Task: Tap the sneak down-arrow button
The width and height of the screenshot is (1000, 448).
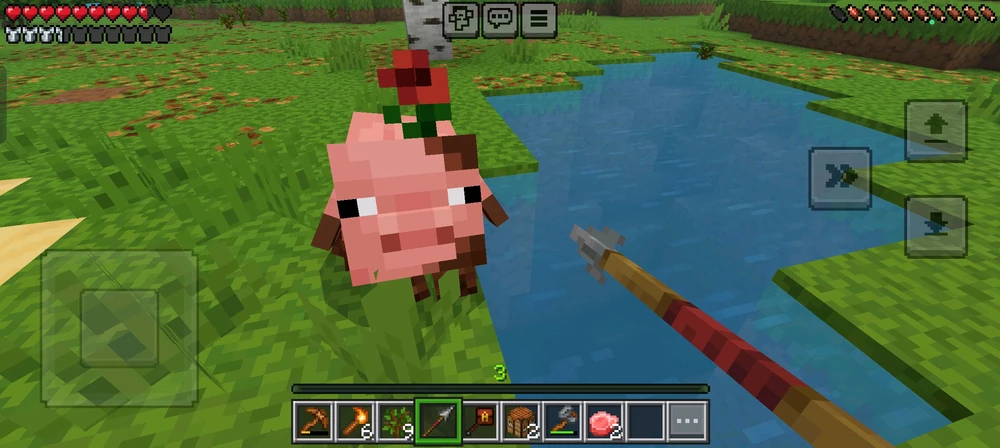Action: click(x=936, y=226)
